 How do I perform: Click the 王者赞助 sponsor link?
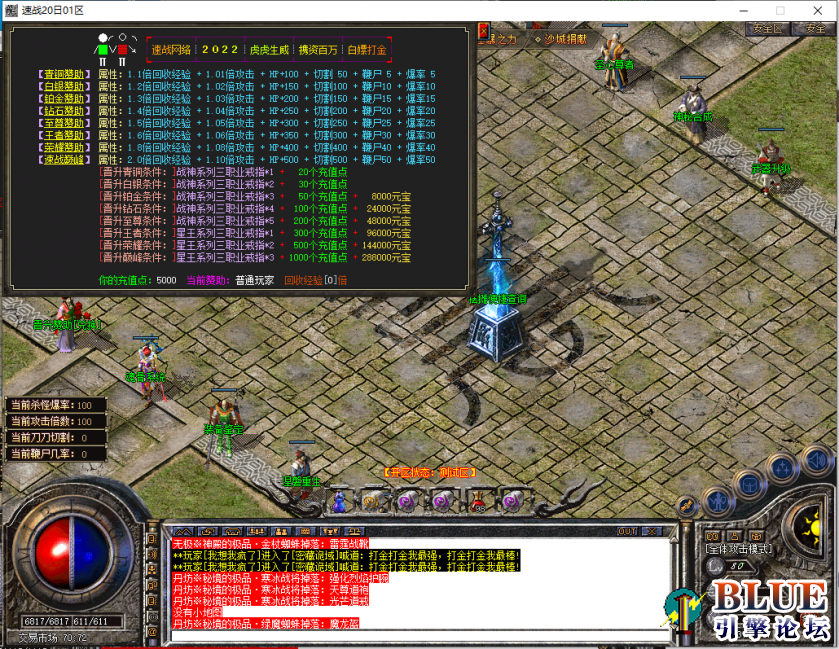[x=64, y=135]
